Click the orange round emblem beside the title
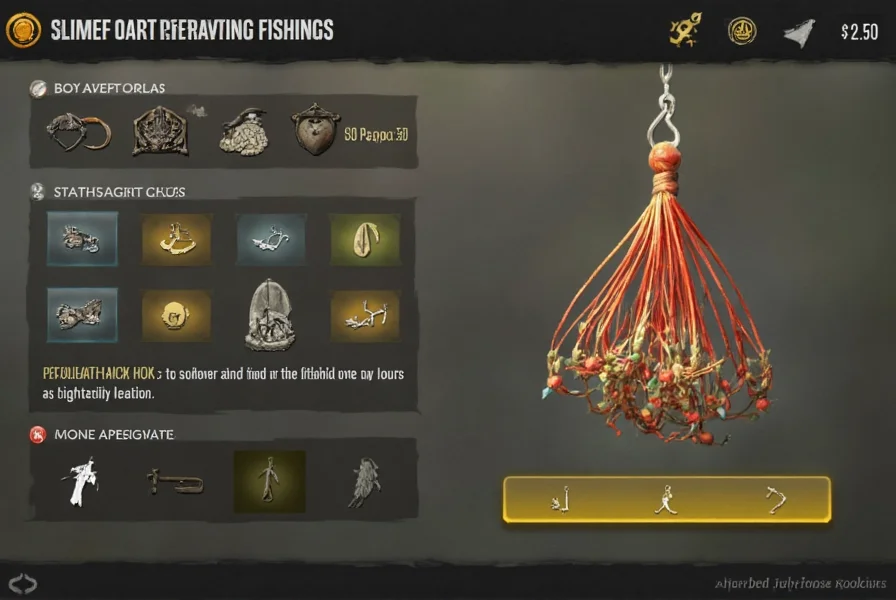Image resolution: width=896 pixels, height=600 pixels. [22, 30]
